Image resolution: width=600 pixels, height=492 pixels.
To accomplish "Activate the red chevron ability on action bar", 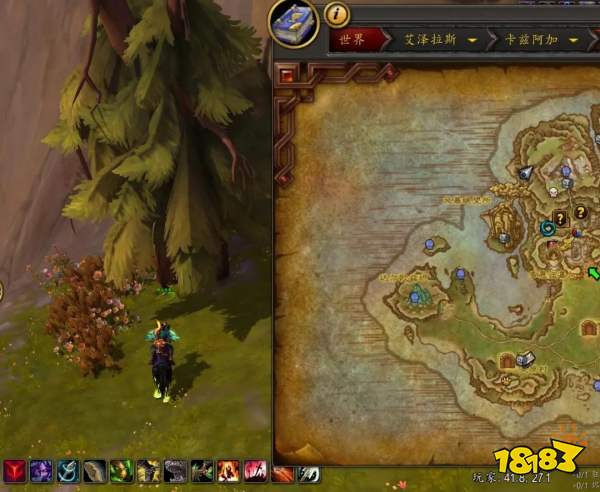I will (x=15, y=472).
